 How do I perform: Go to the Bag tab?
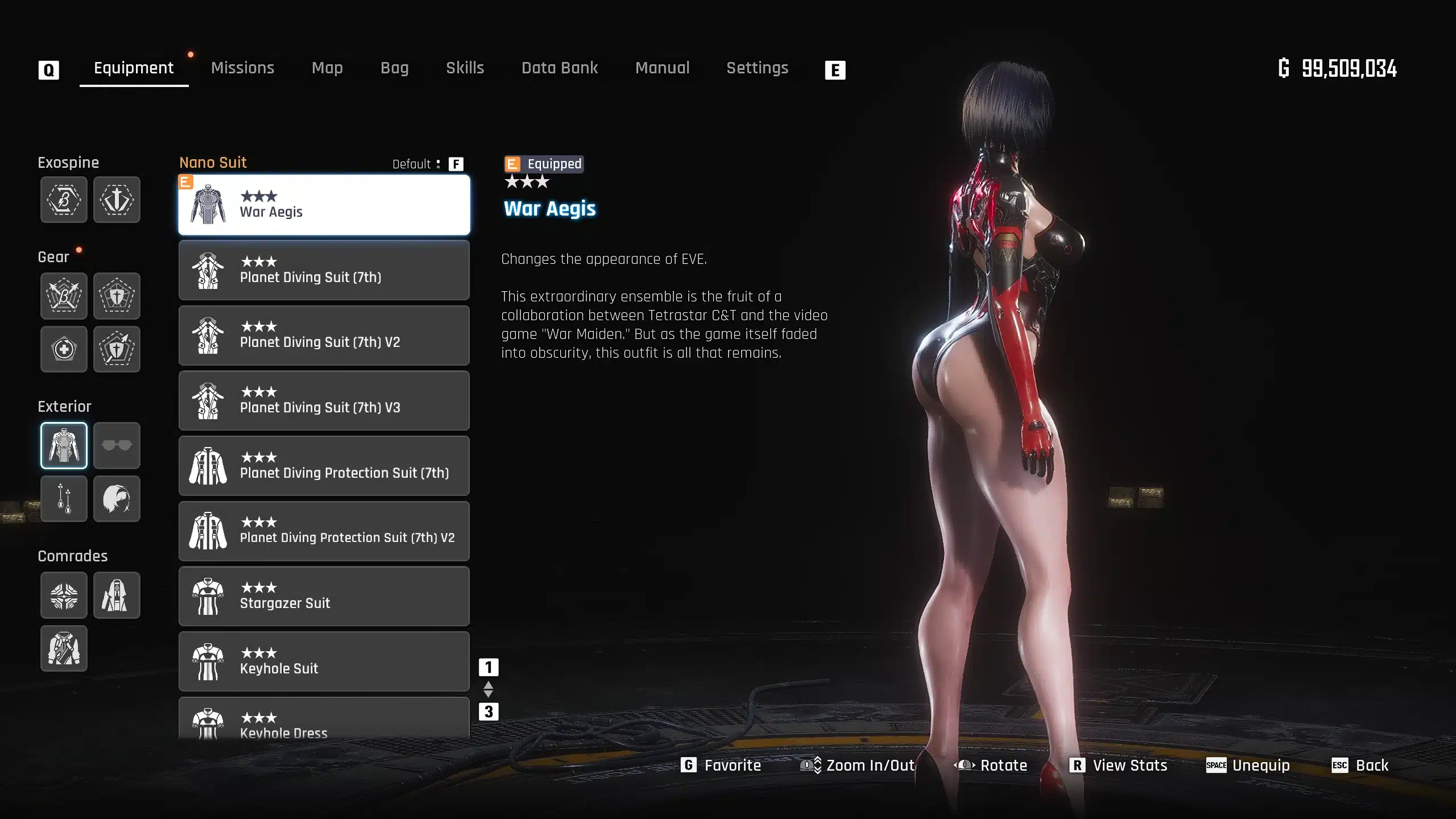pos(394,68)
